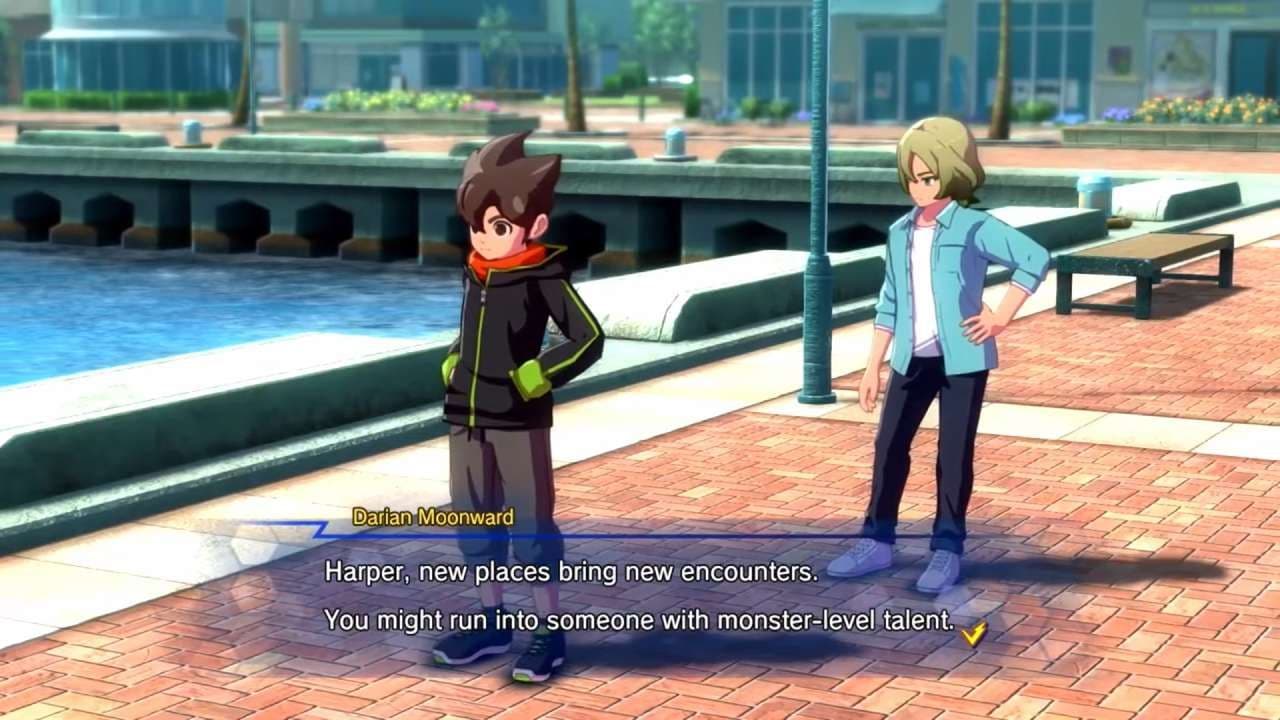Screen dimensions: 1280x720
Task: Click the second dialogue line about encounters
Action: 640,620
